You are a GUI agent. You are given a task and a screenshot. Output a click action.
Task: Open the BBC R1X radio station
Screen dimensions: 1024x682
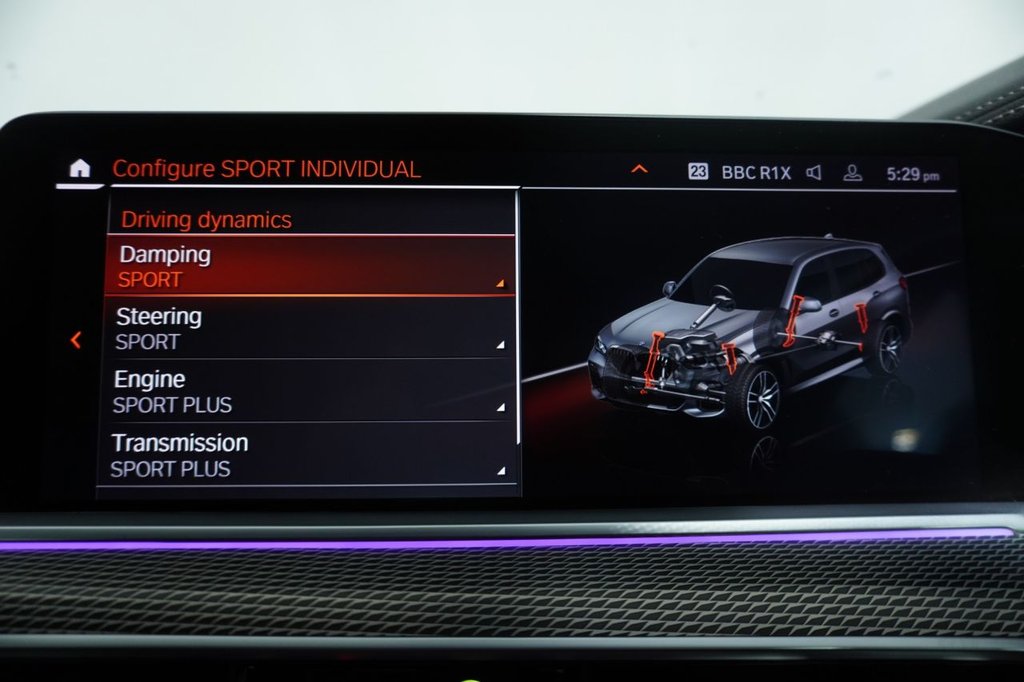[x=756, y=173]
